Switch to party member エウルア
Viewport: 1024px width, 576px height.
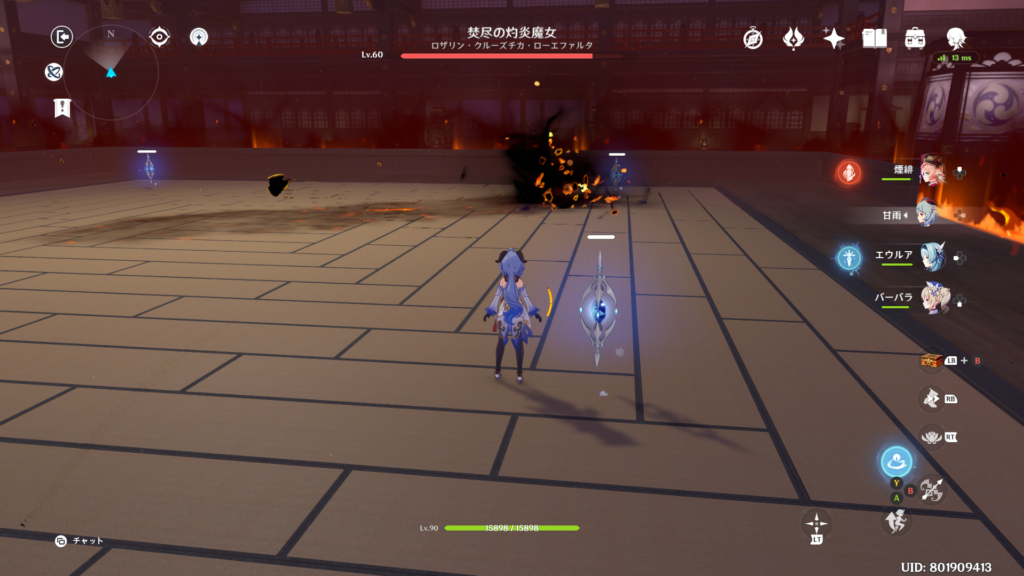931,256
